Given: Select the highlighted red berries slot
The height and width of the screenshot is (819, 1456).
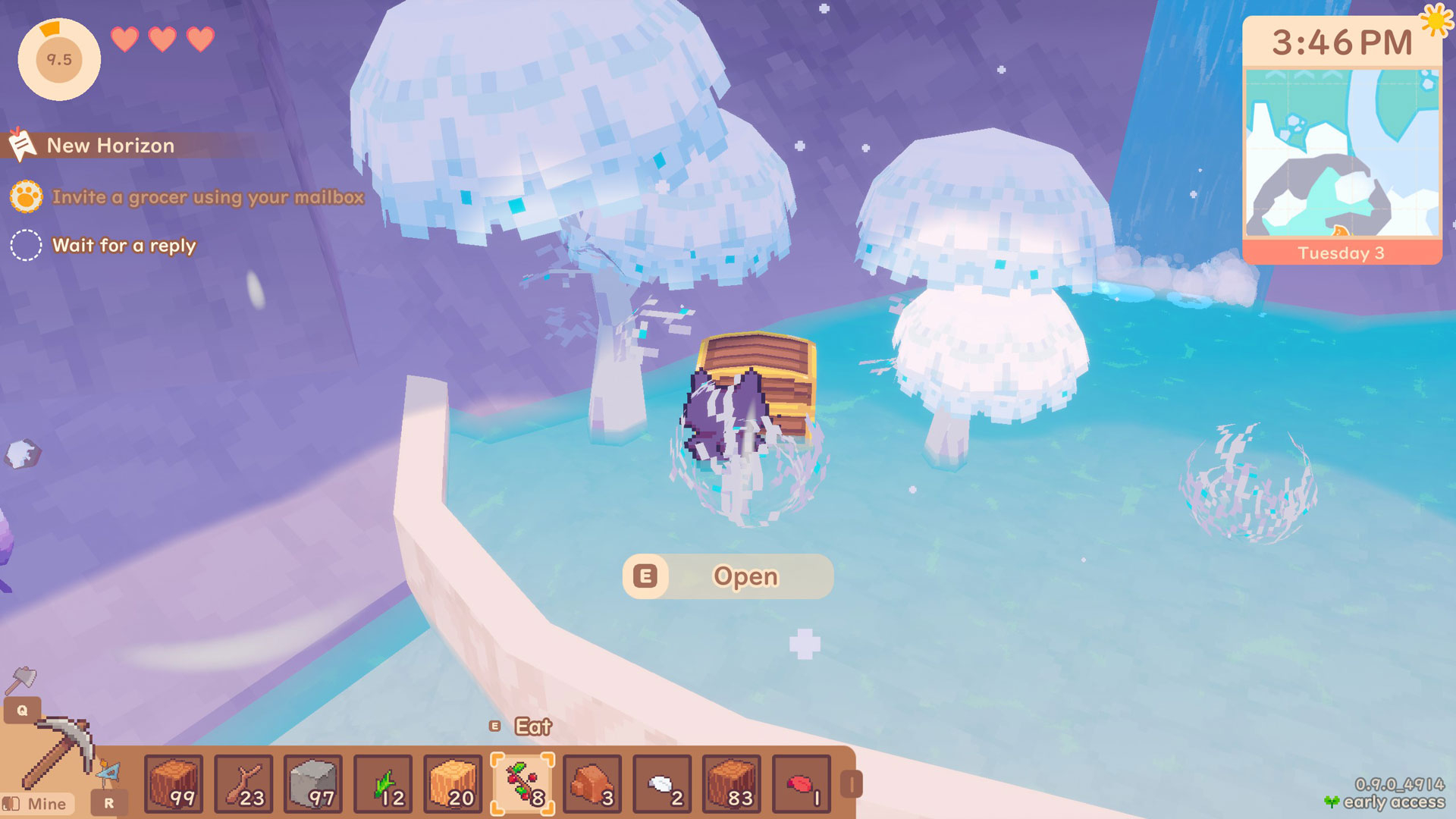Looking at the screenshot, I should 522,784.
